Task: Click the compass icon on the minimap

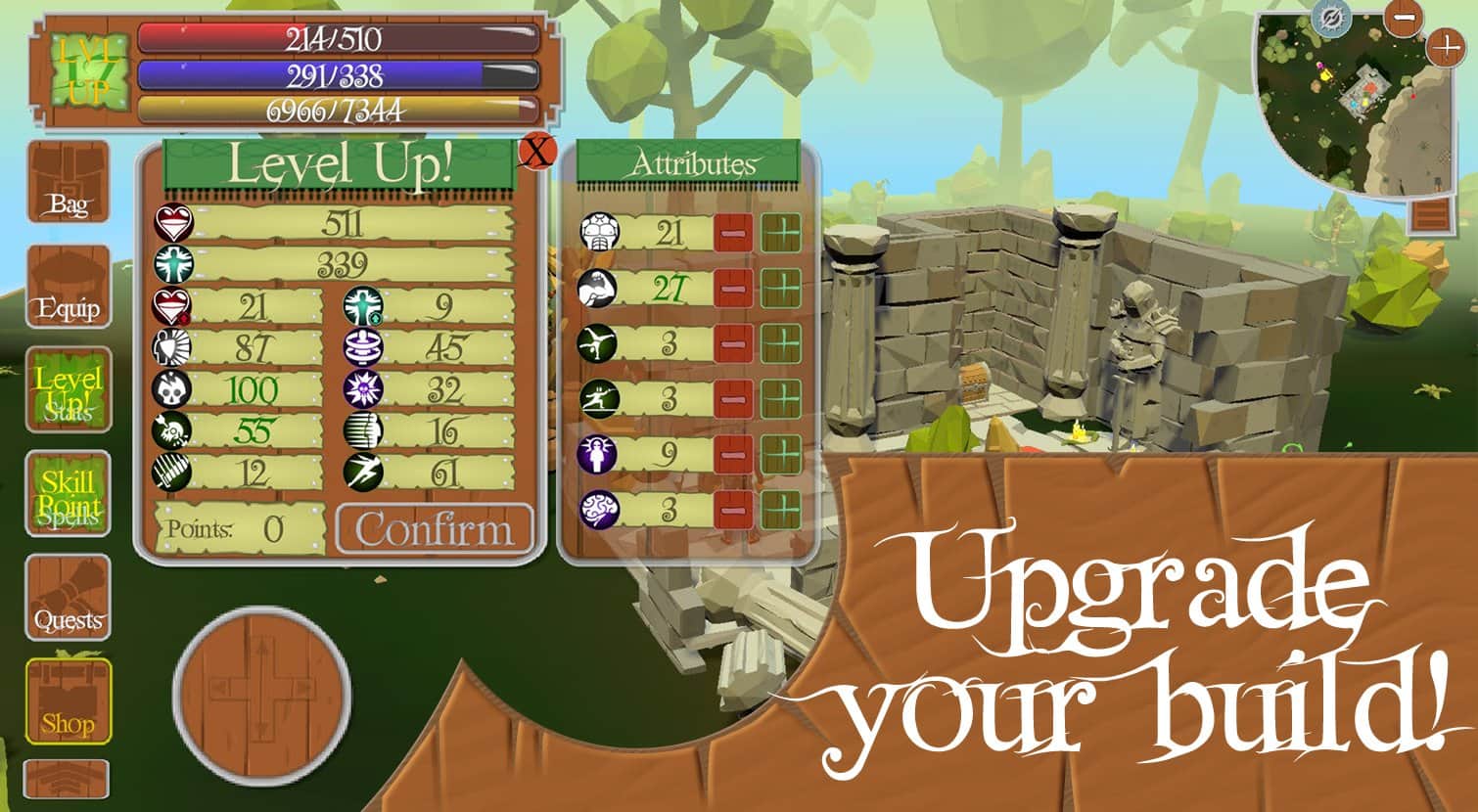Action: tap(1331, 18)
